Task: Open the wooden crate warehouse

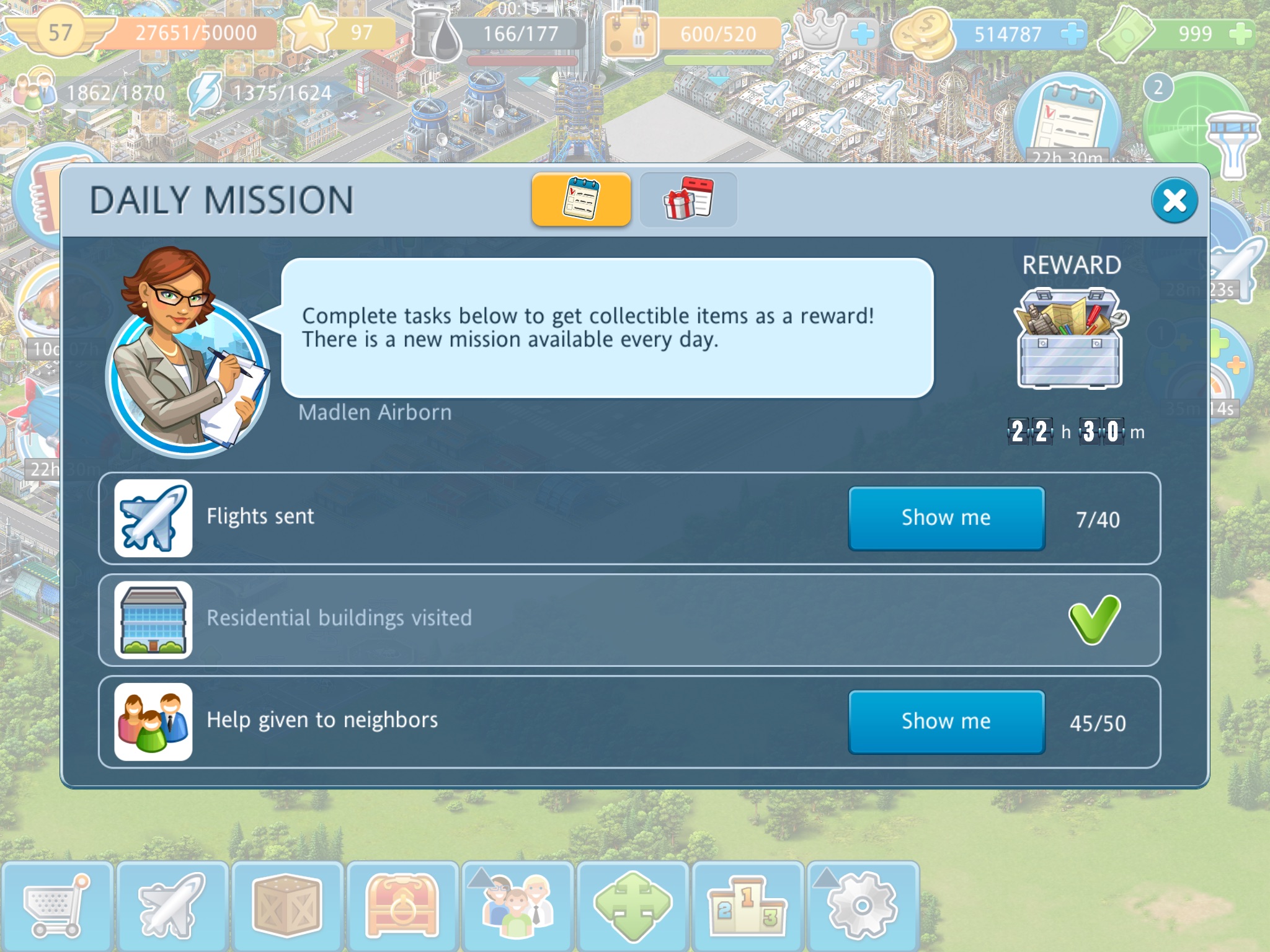Action: tap(287, 906)
